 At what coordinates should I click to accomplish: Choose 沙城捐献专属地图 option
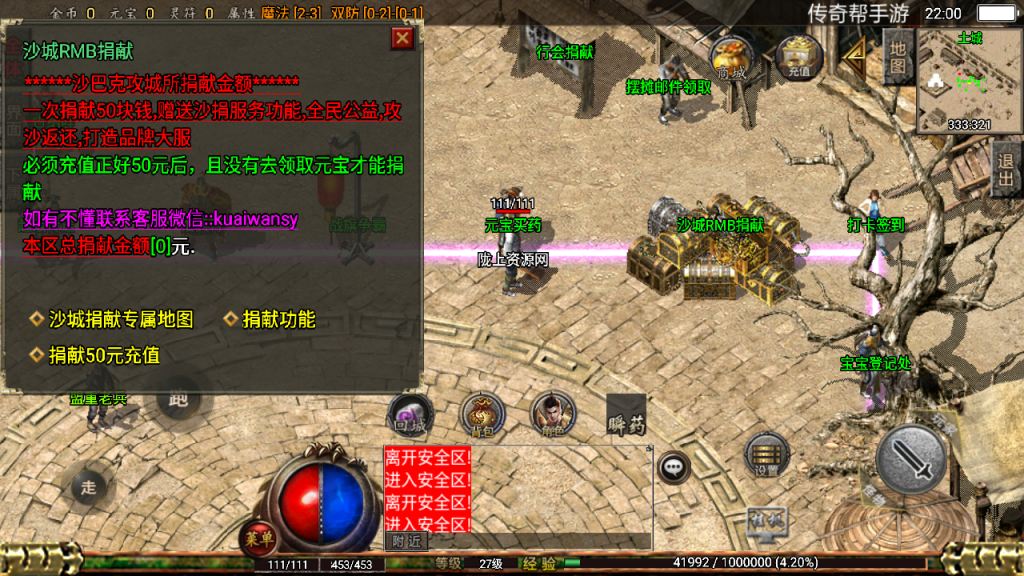(x=121, y=319)
